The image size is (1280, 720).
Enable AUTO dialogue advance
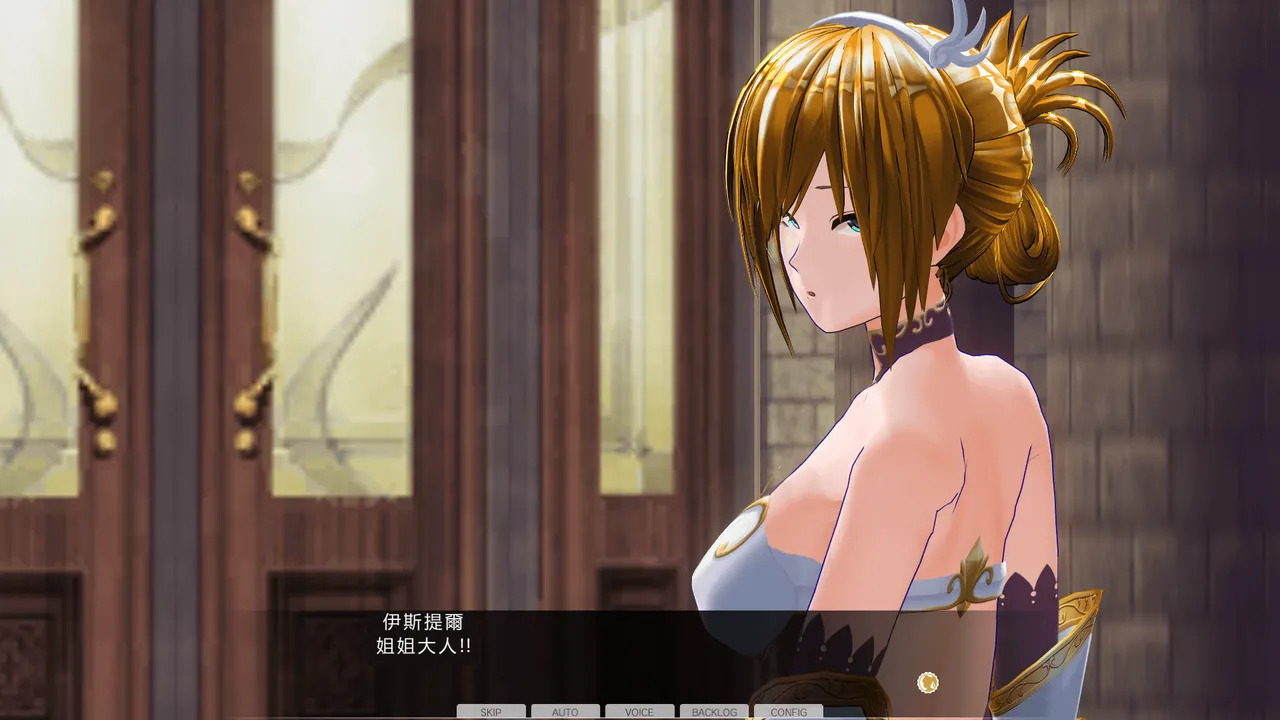coord(565,712)
